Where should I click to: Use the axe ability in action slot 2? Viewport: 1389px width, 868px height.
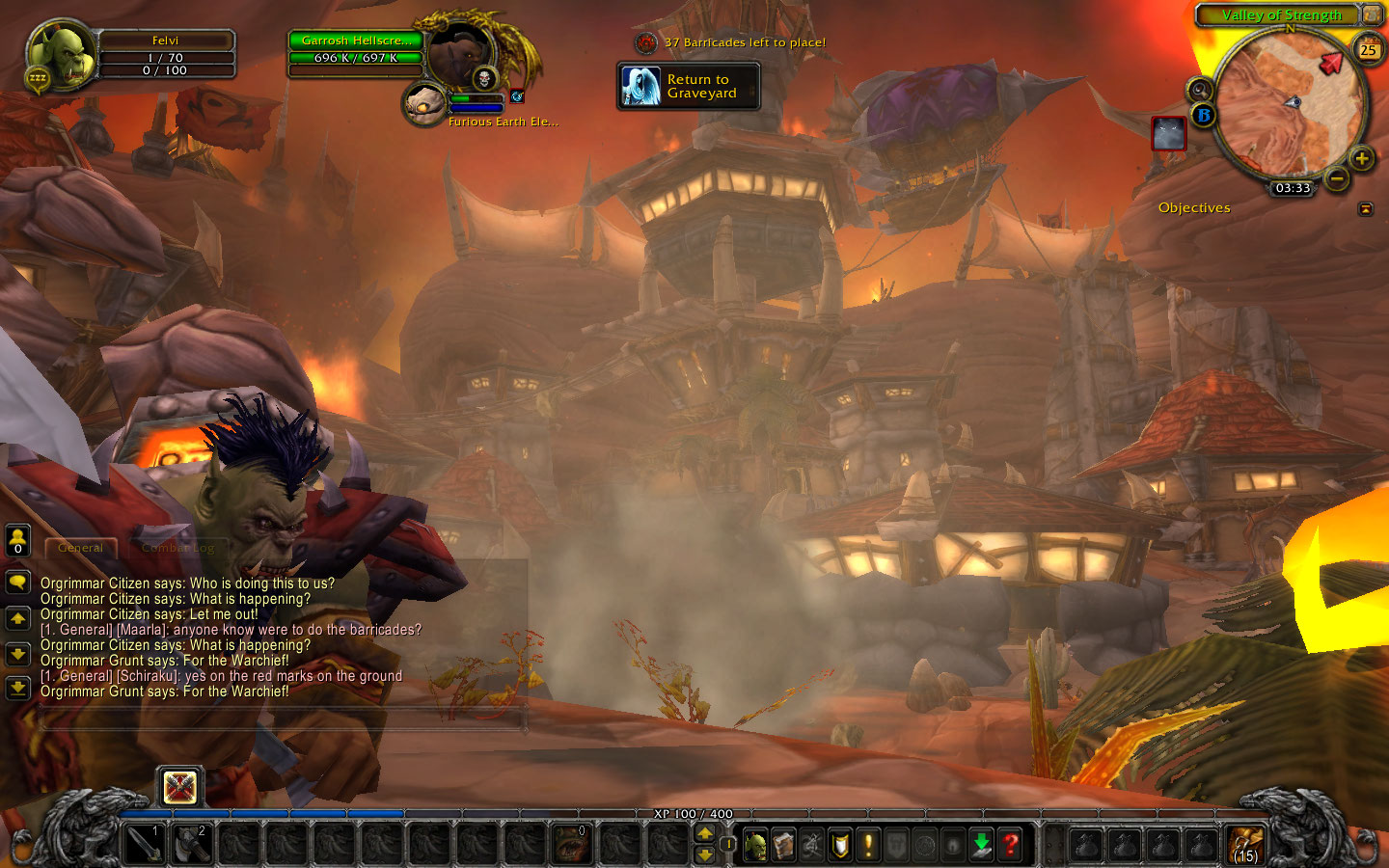[191, 845]
